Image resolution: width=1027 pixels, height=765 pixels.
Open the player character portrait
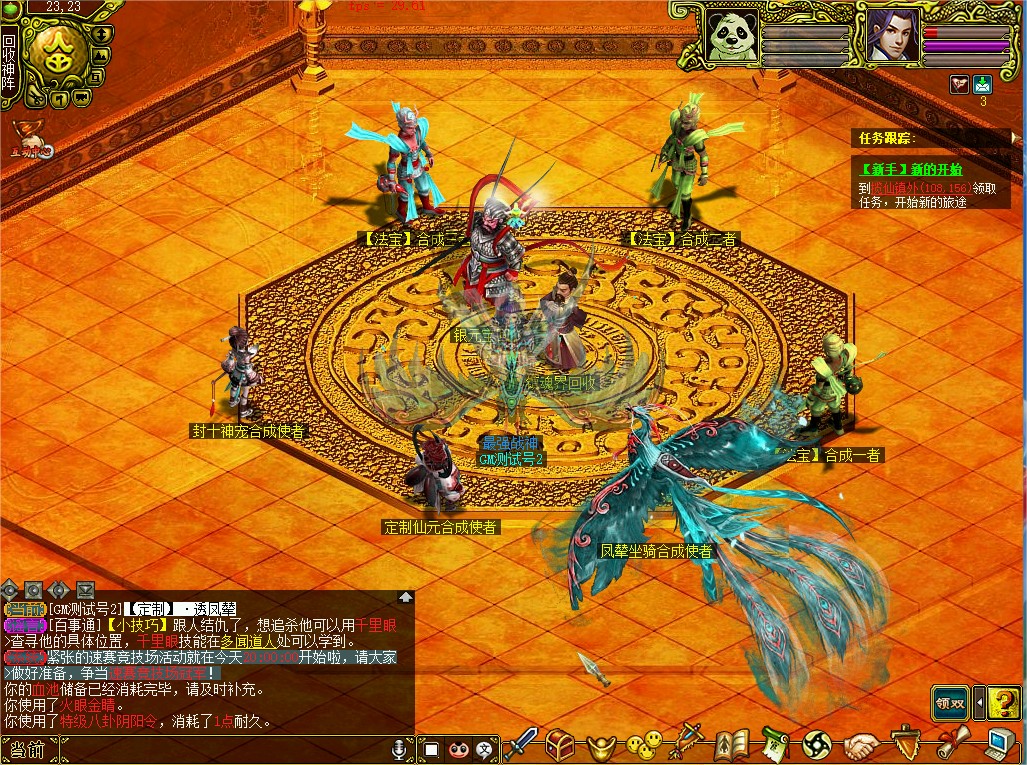892,38
